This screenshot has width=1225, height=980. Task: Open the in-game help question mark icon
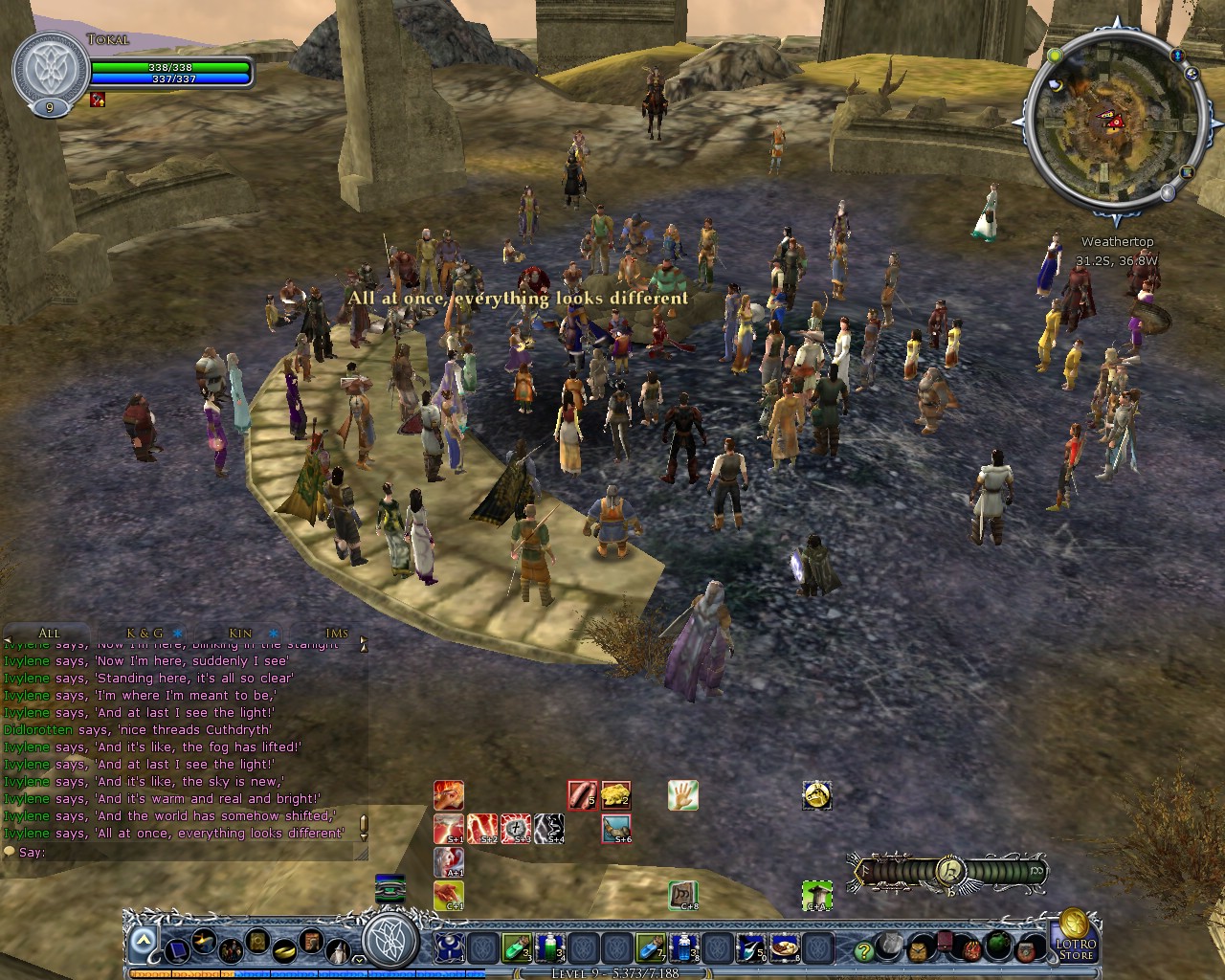pyautogui.click(x=863, y=950)
